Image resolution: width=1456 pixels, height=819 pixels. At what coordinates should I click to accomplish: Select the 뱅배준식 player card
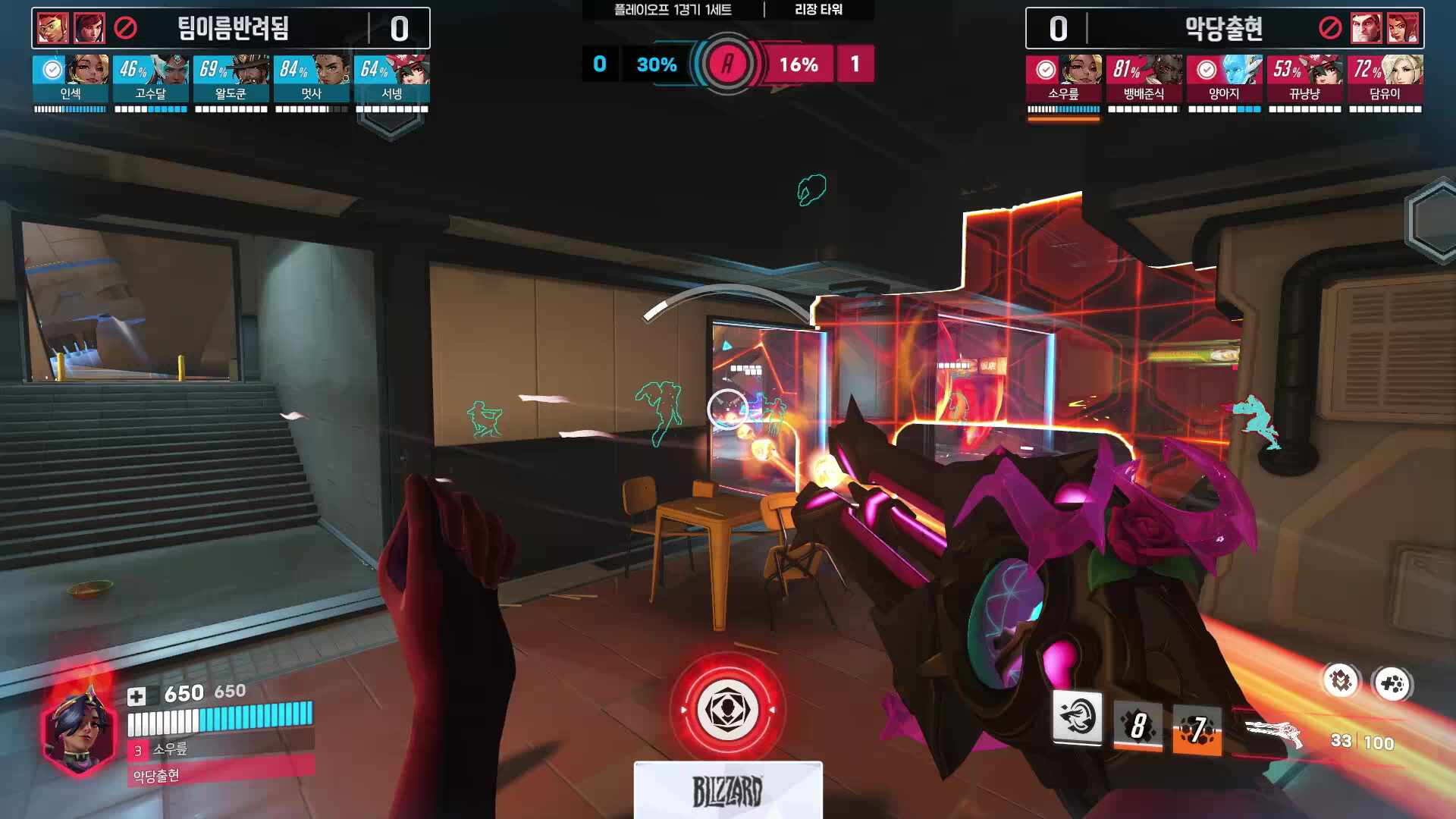(1144, 80)
